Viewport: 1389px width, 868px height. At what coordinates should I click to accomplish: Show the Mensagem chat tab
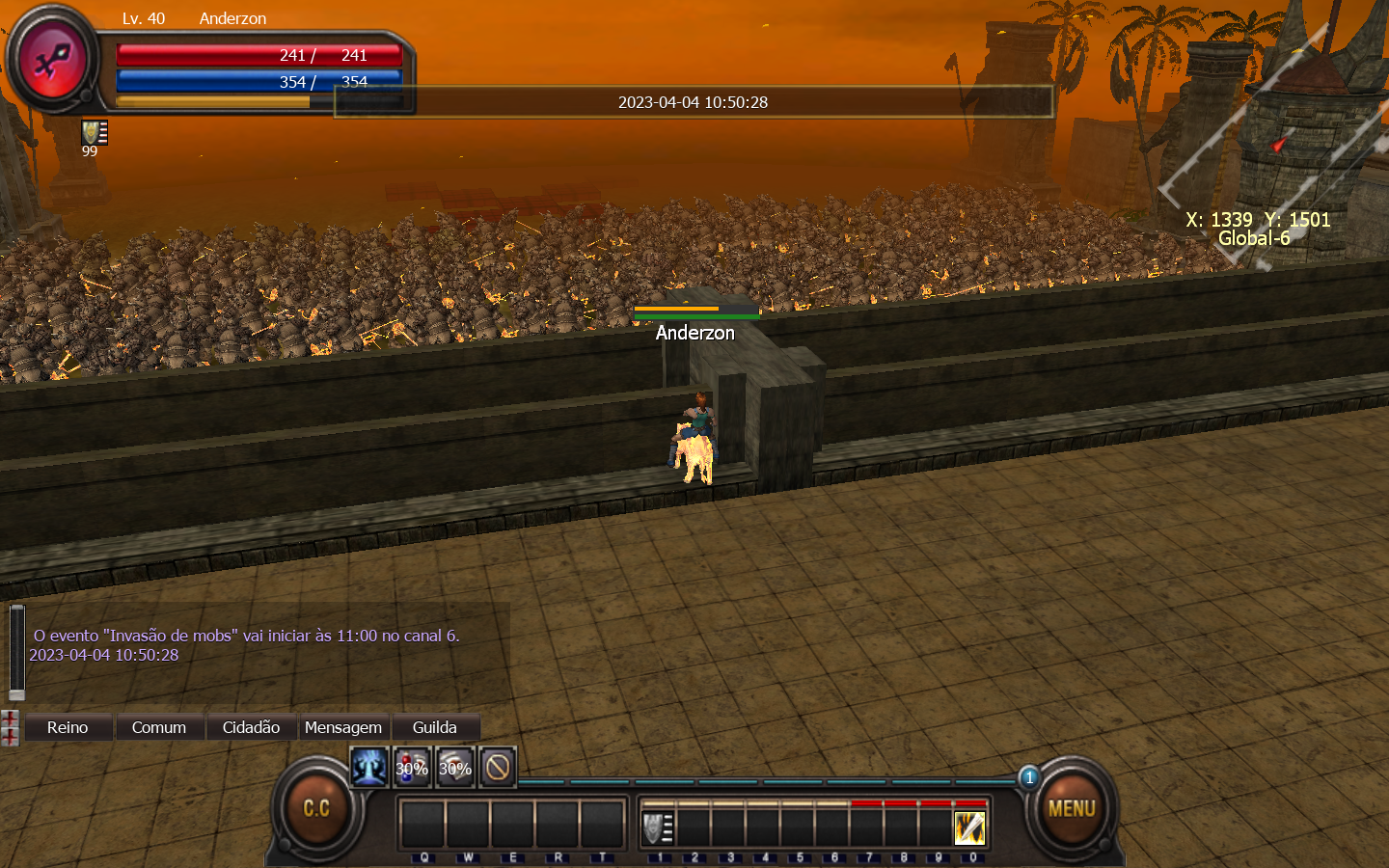(x=343, y=727)
